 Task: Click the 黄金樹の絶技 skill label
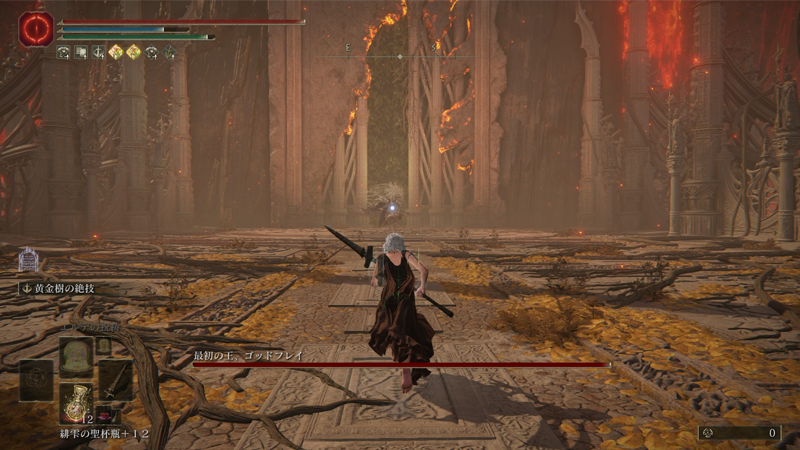pyautogui.click(x=62, y=288)
